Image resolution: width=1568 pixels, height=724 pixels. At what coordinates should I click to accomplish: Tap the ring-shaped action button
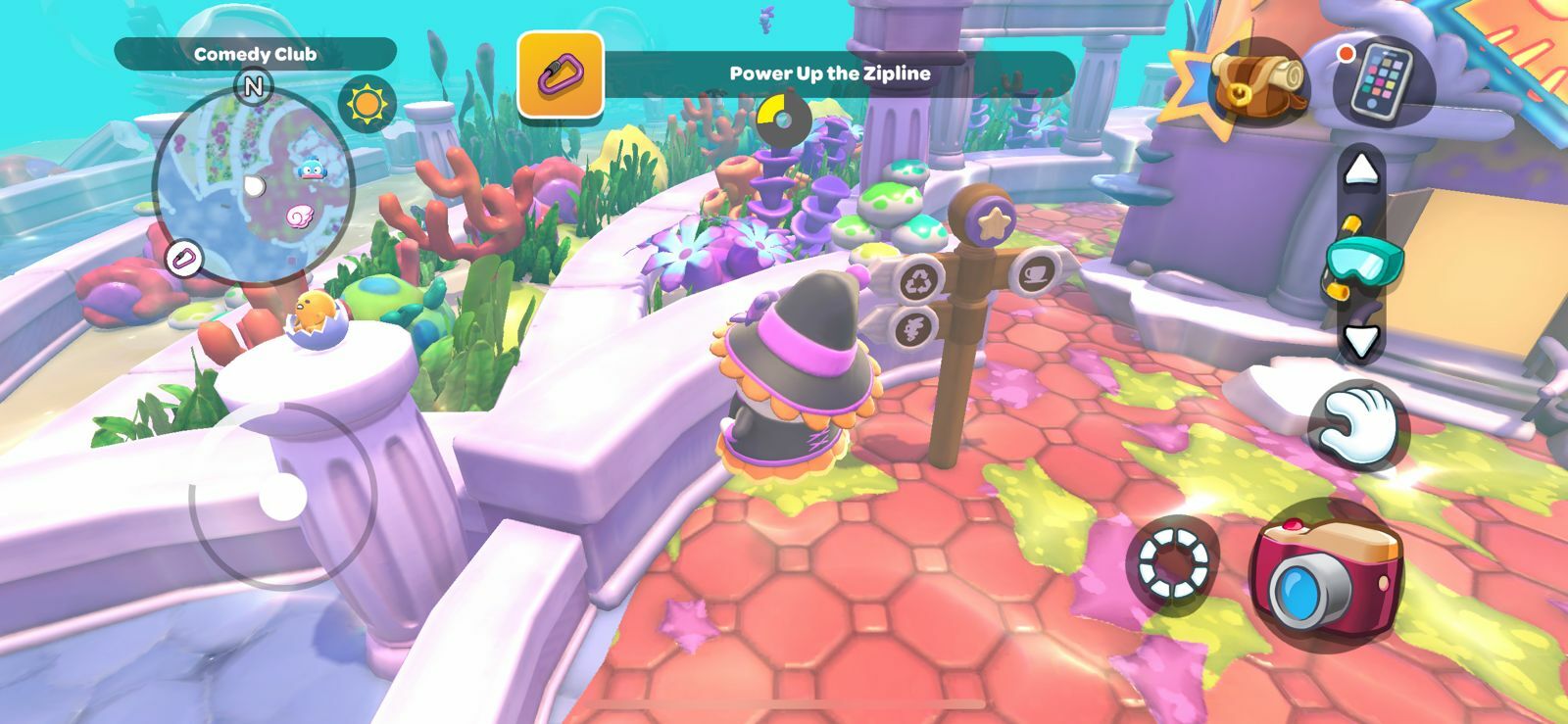(1172, 561)
